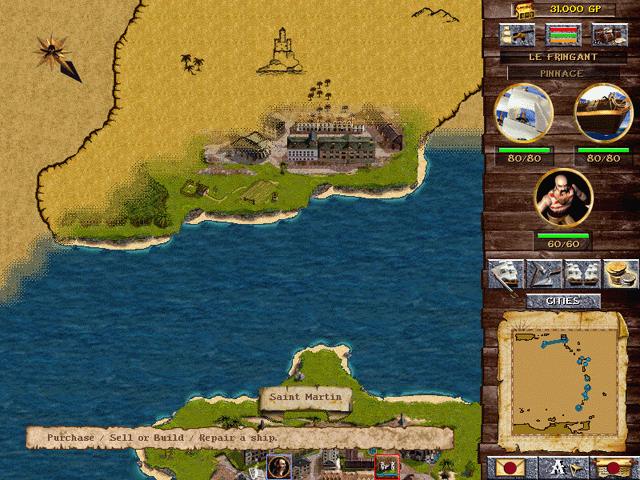Viewport: 640px width, 480px height.
Task: Select the governor portrait icon in town
Action: pyautogui.click(x=279, y=465)
